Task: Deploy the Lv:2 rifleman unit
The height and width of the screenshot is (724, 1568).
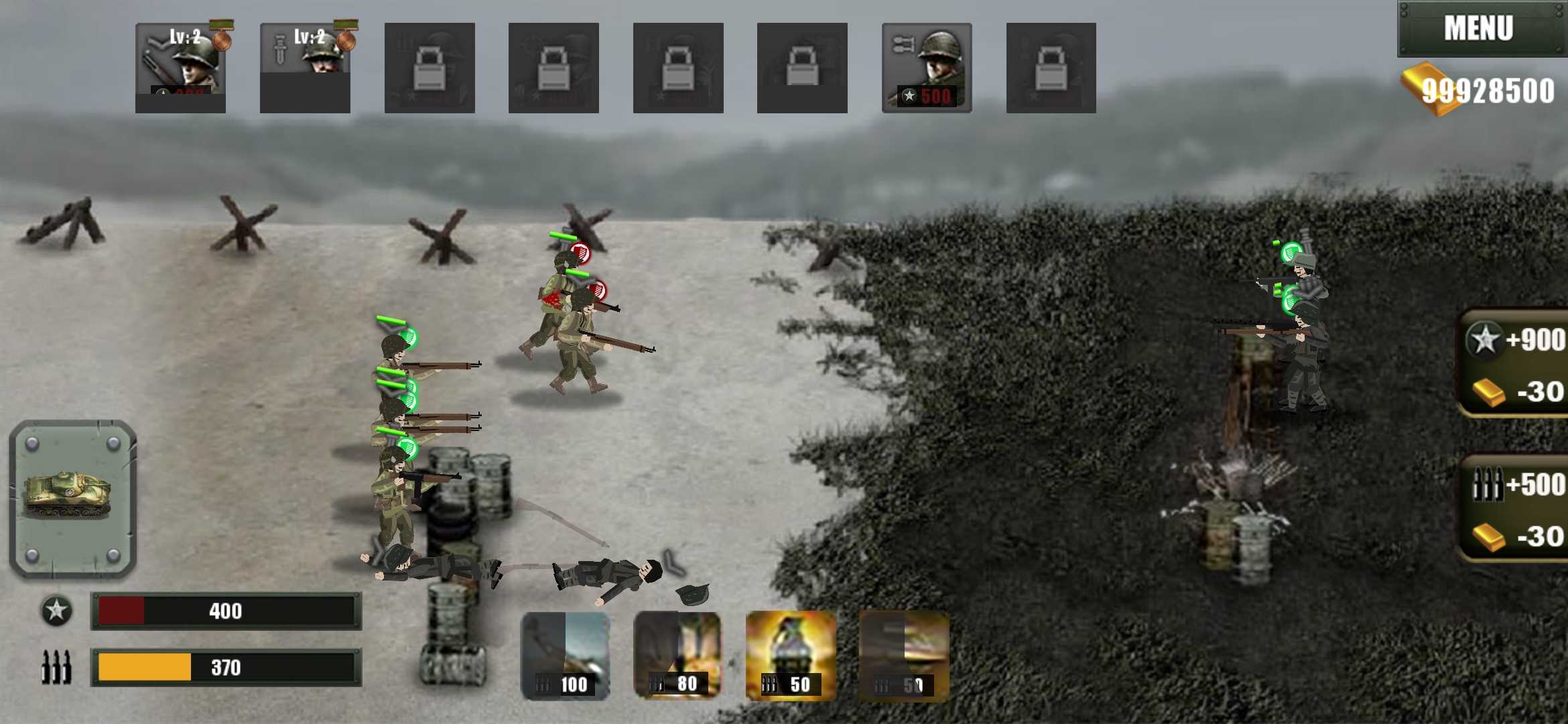Action: 181,67
